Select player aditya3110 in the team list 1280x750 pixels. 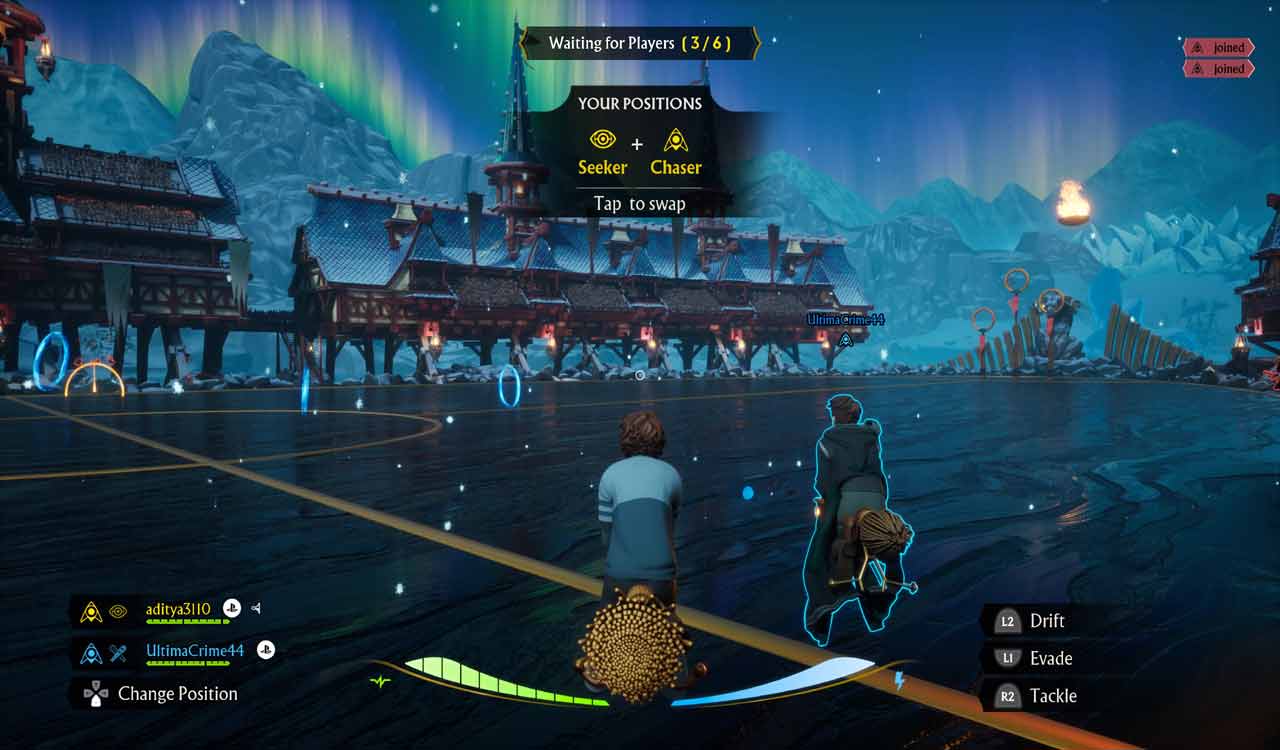click(178, 608)
